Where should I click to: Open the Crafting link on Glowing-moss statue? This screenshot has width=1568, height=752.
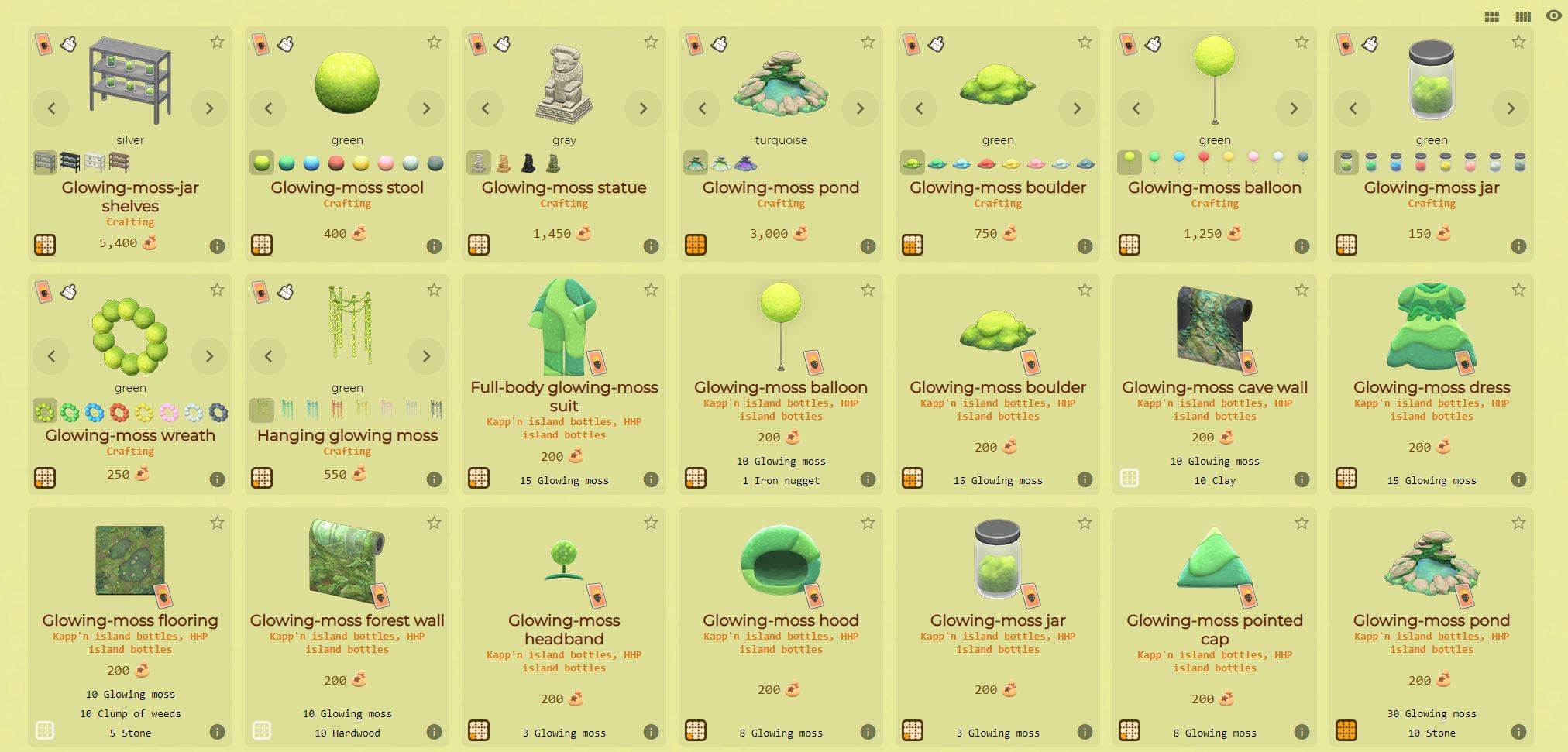[564, 203]
